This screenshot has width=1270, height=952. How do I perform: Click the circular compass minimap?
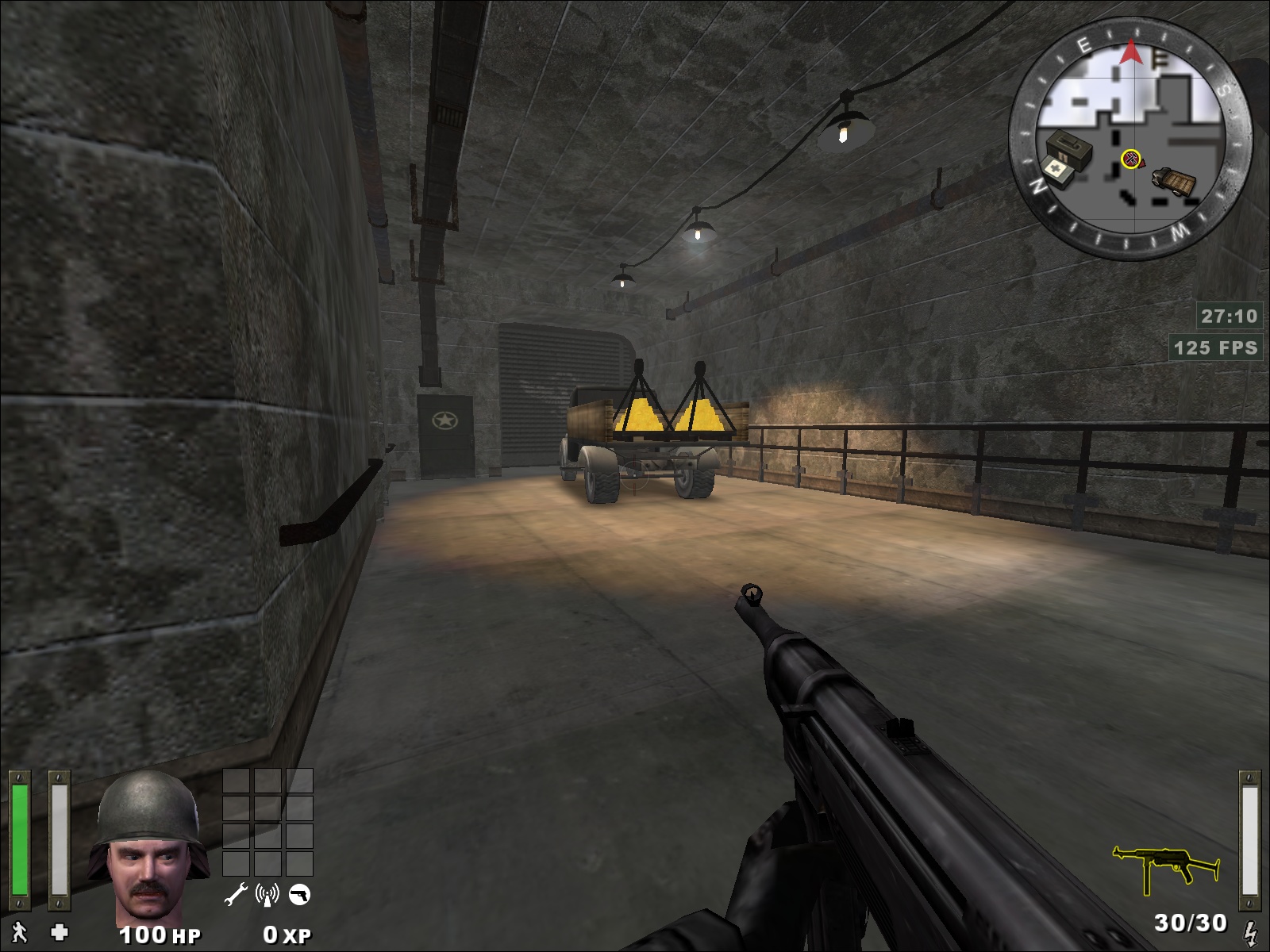coord(1130,138)
